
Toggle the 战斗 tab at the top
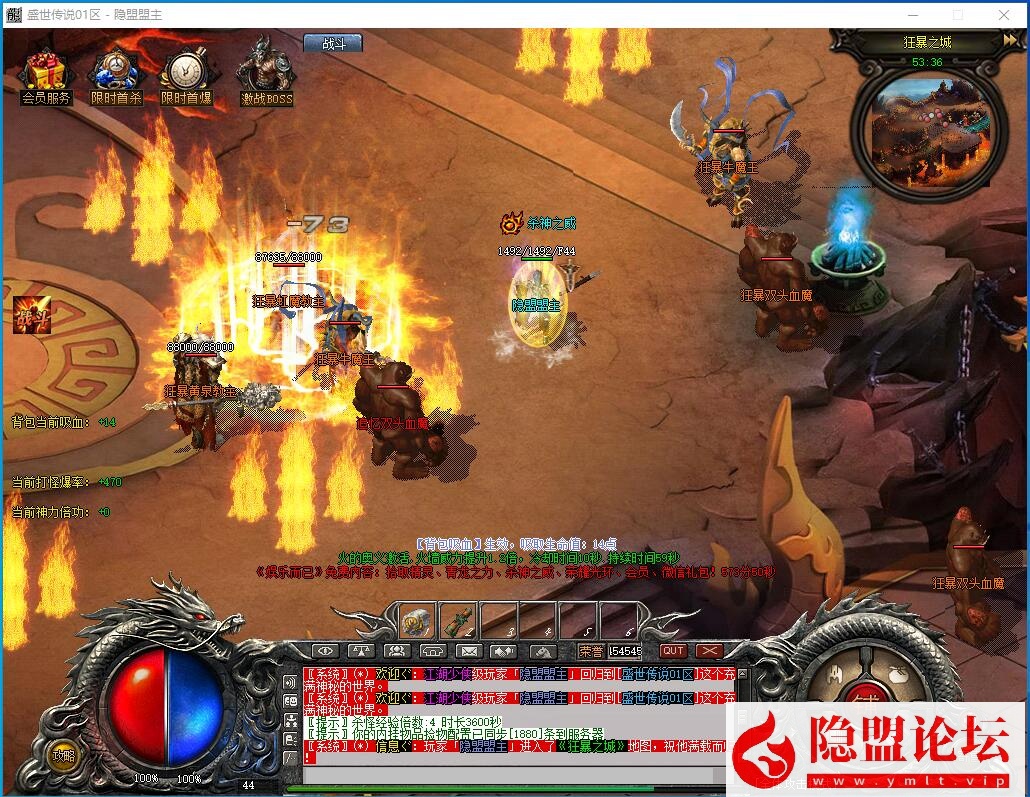pos(333,44)
